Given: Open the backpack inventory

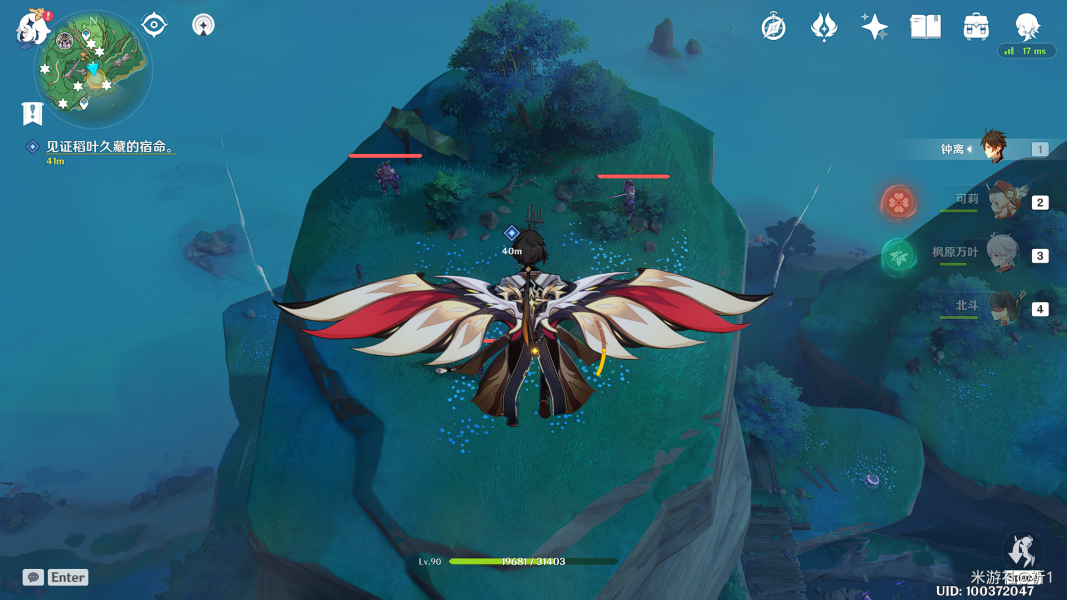Looking at the screenshot, I should [976, 27].
